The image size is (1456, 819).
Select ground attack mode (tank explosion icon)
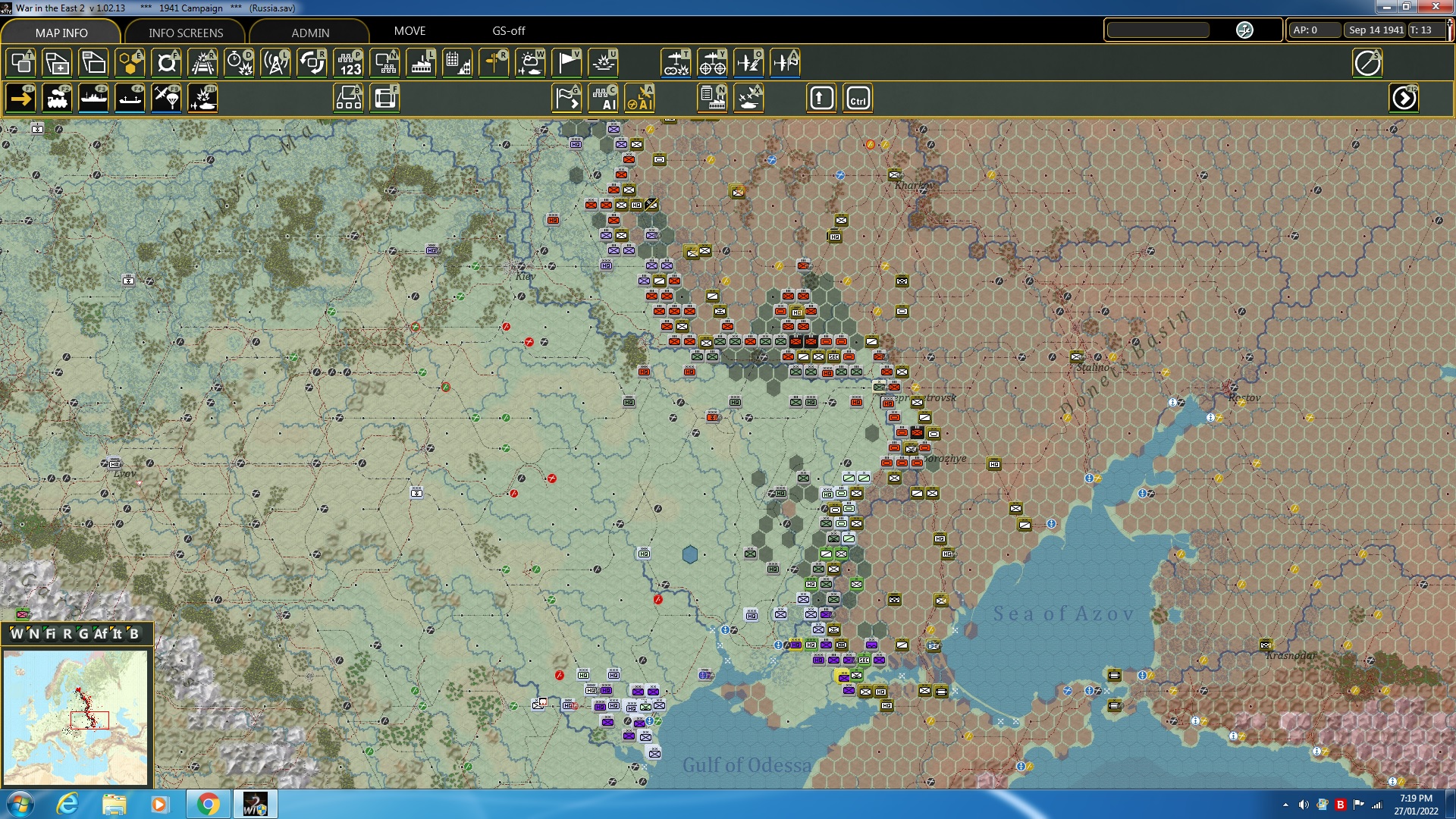coord(202,98)
